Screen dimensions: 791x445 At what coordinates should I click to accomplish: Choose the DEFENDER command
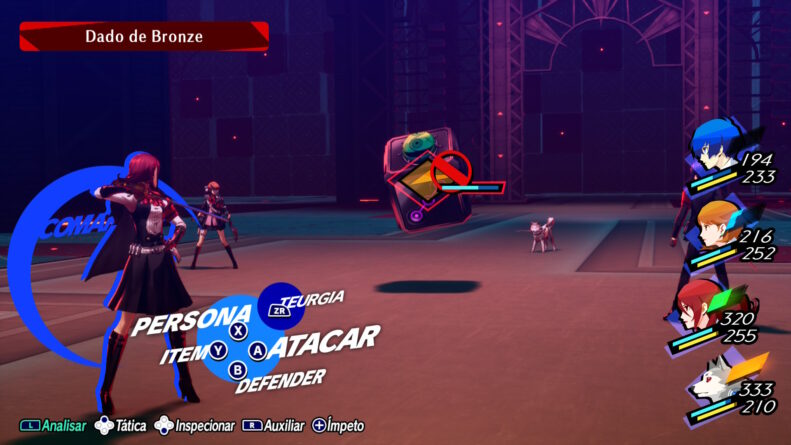click(x=281, y=380)
